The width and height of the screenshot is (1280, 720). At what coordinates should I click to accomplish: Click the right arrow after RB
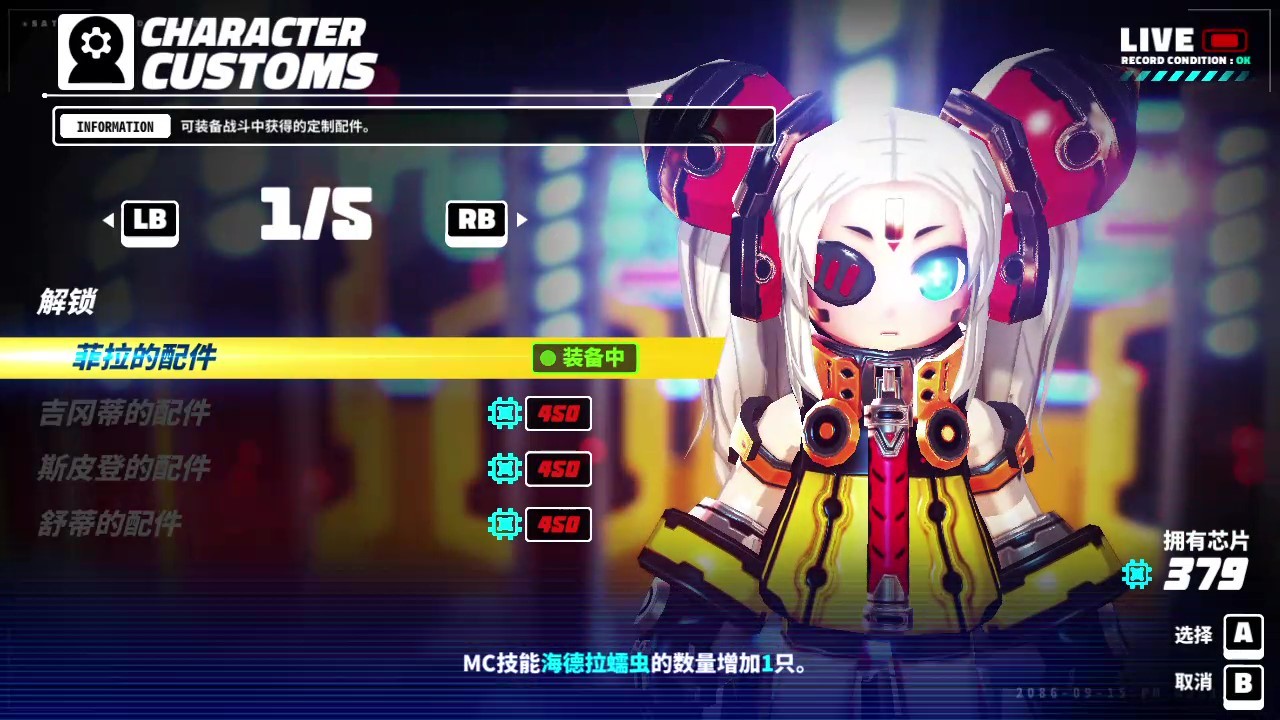tap(521, 221)
